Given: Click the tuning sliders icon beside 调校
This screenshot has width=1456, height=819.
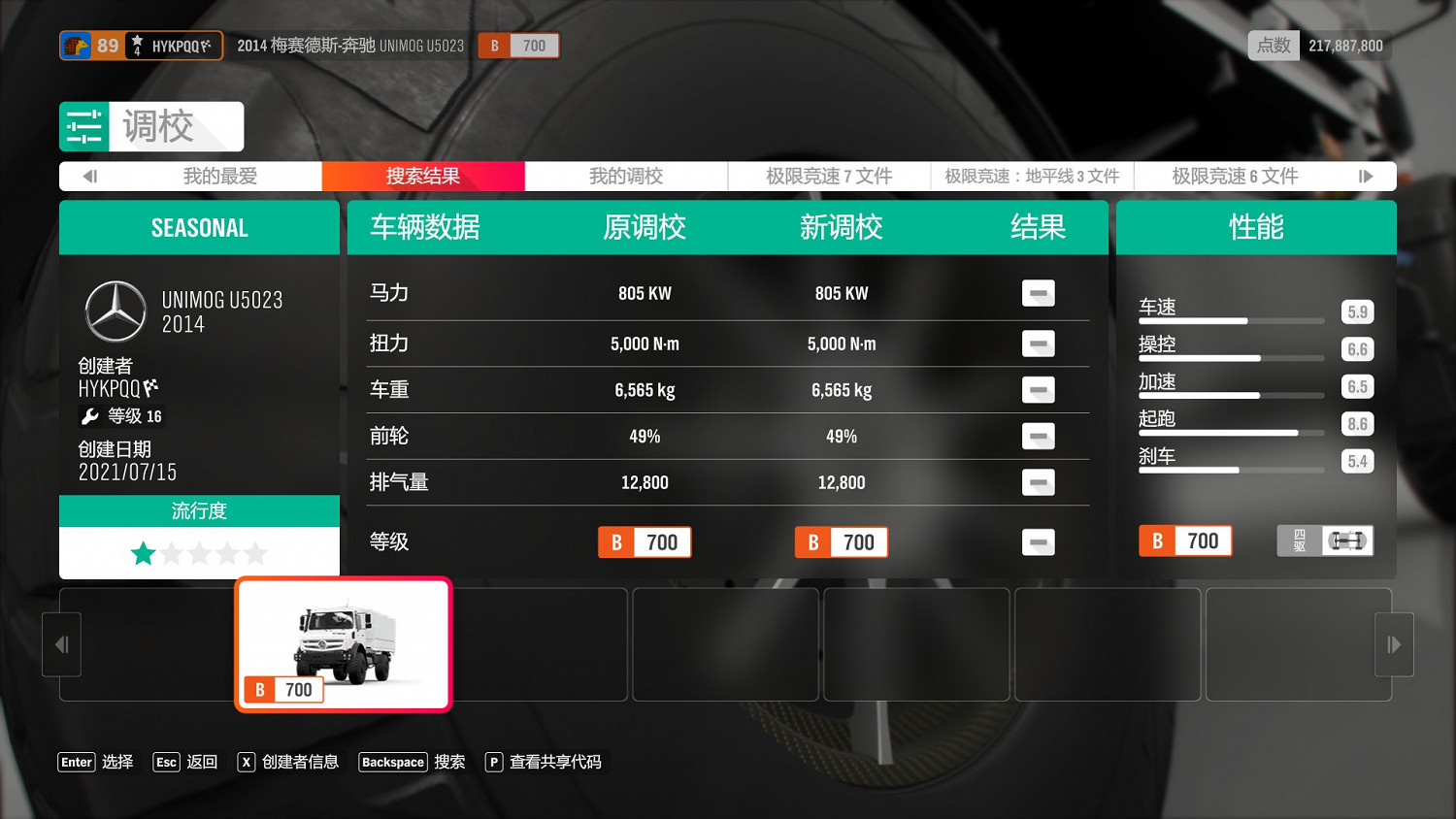Looking at the screenshot, I should pos(84,126).
